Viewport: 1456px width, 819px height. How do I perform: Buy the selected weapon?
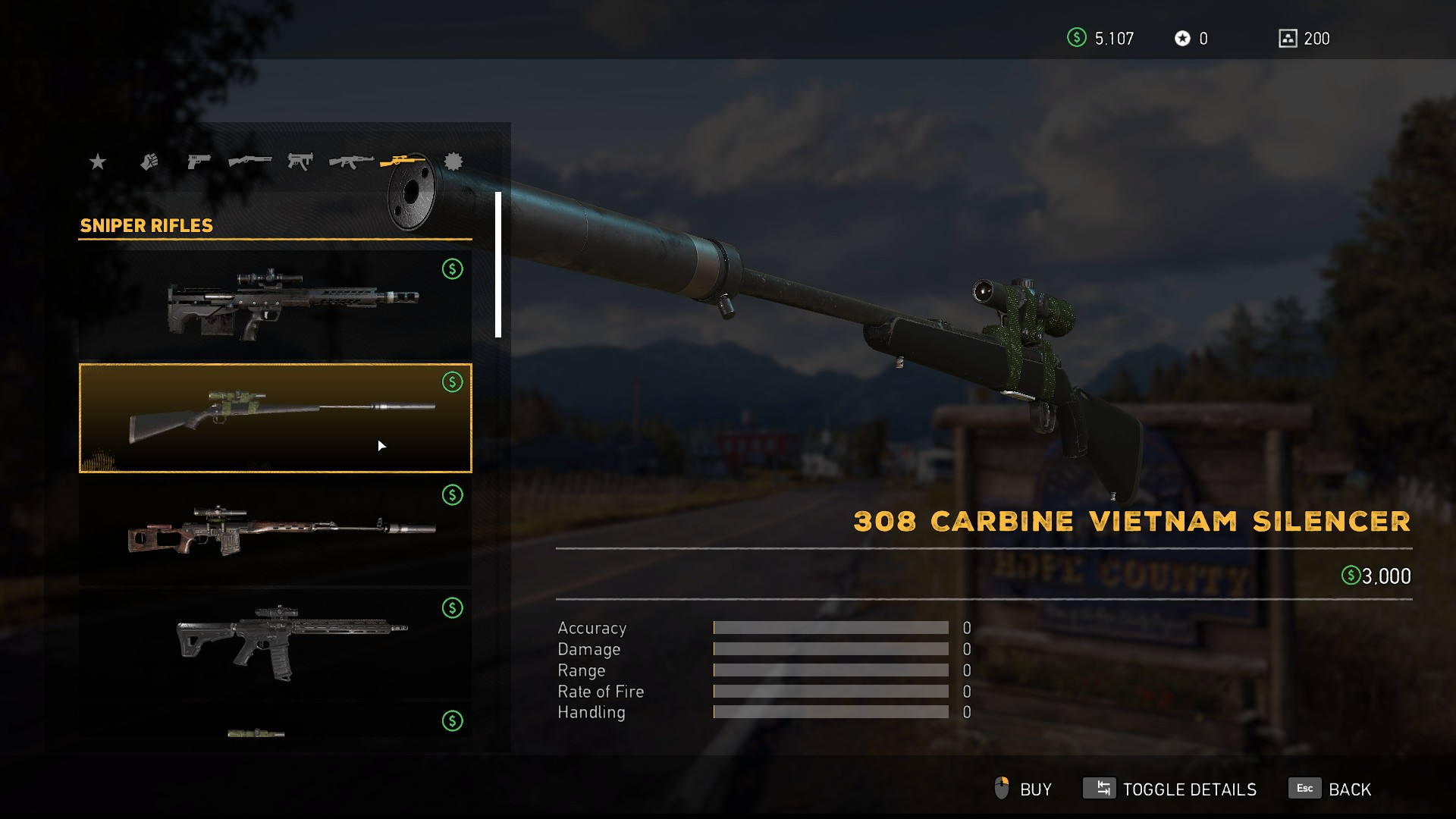coord(1024,789)
